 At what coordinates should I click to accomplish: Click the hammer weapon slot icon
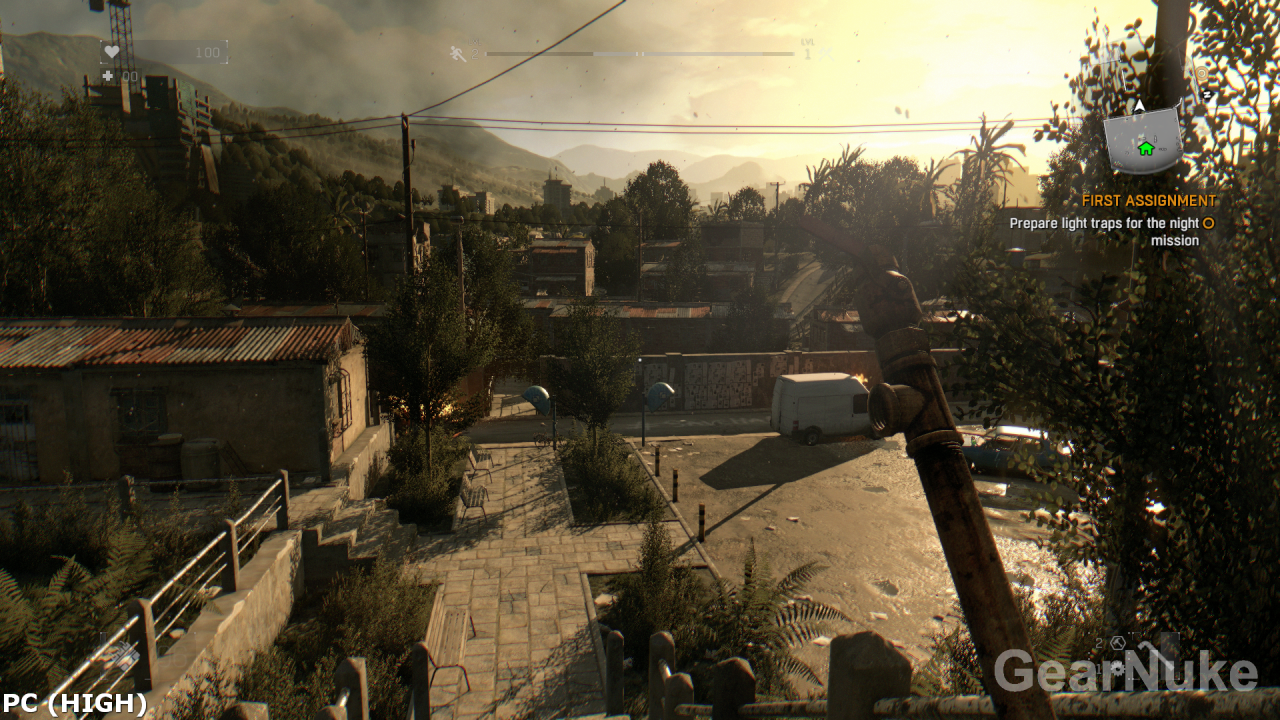click(x=1118, y=643)
